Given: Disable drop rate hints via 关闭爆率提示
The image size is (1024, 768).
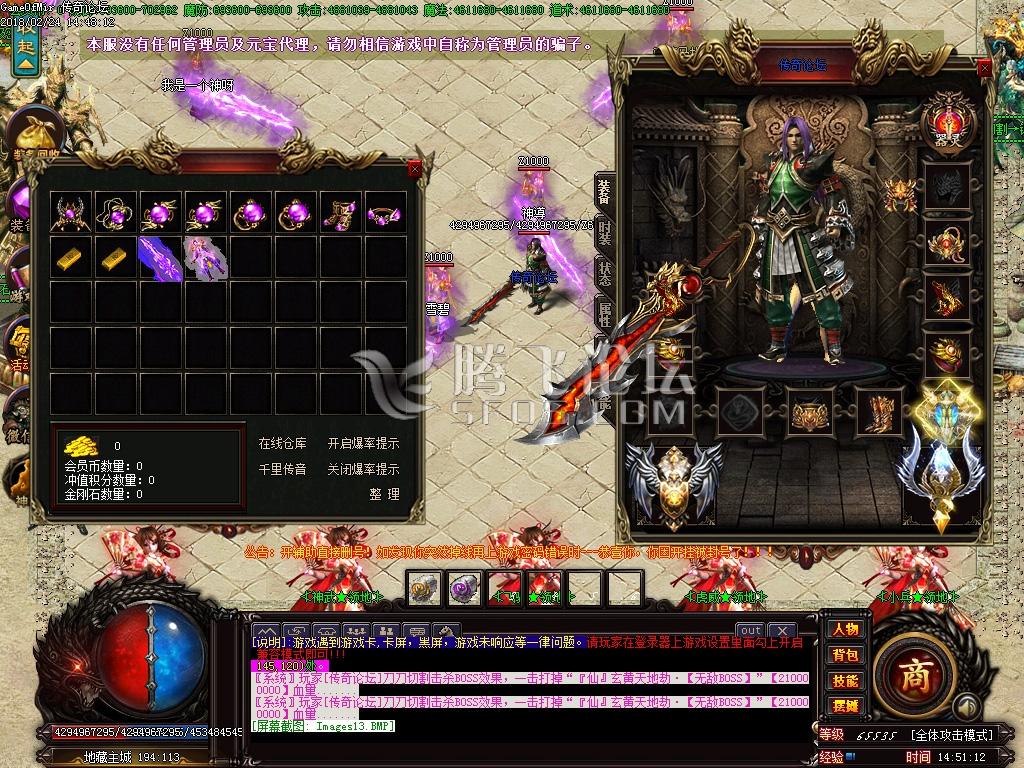Looking at the screenshot, I should (363, 469).
